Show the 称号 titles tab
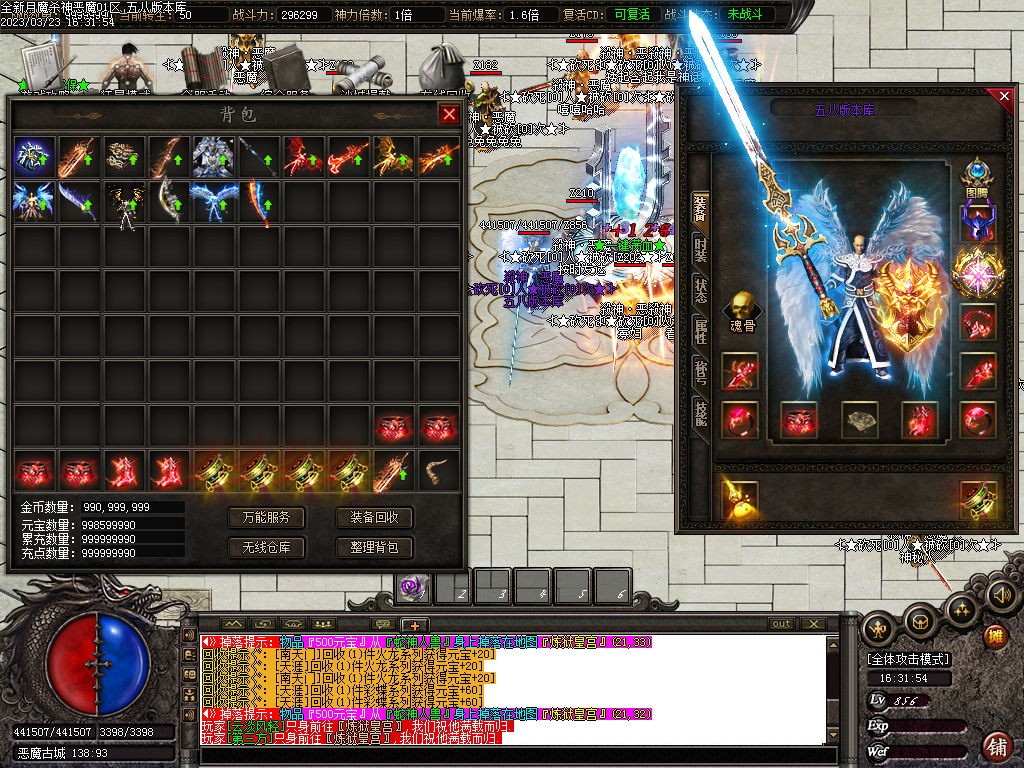Screen dimensions: 1024x768 [x=701, y=372]
